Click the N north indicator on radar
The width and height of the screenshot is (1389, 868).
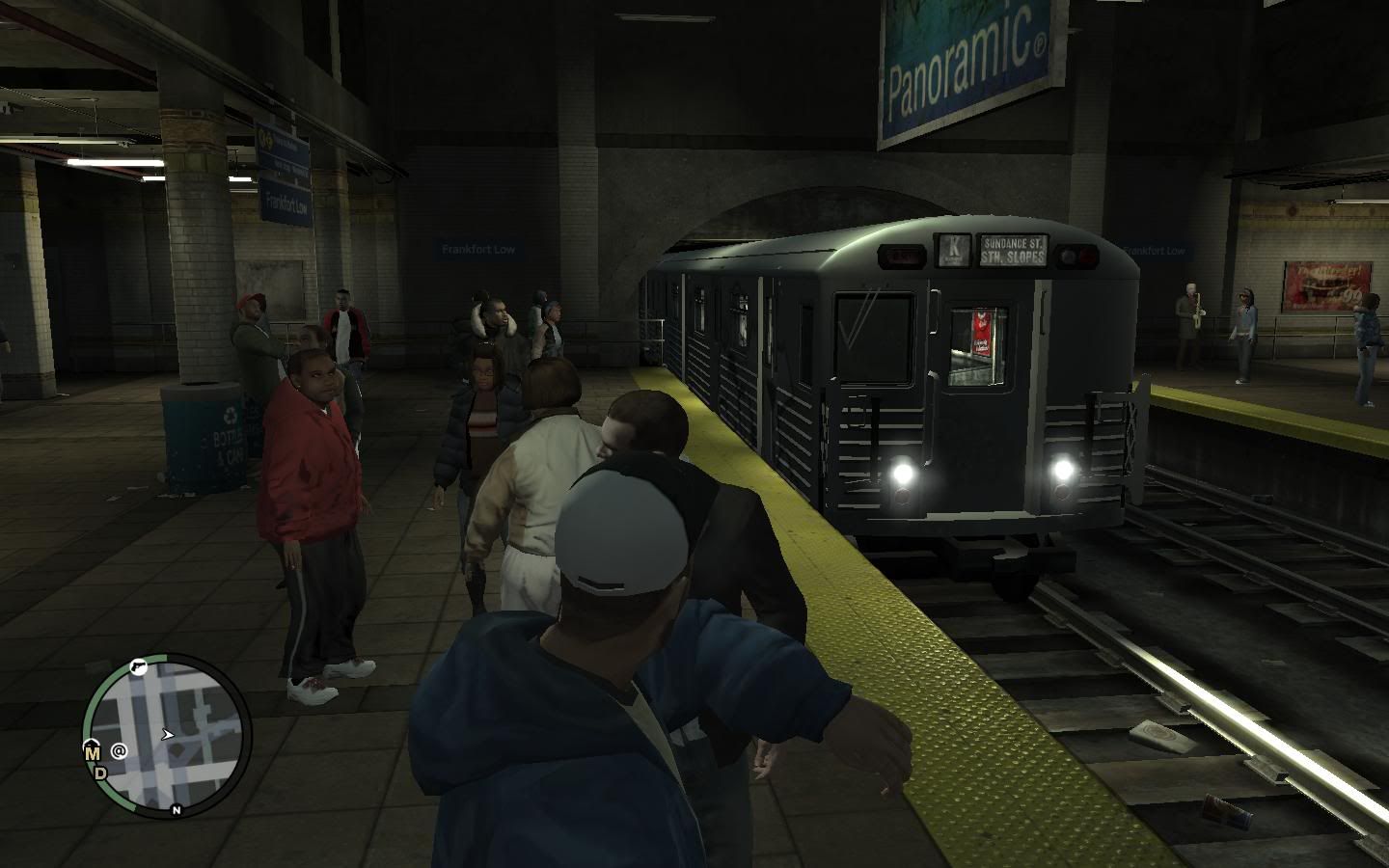pos(176,810)
